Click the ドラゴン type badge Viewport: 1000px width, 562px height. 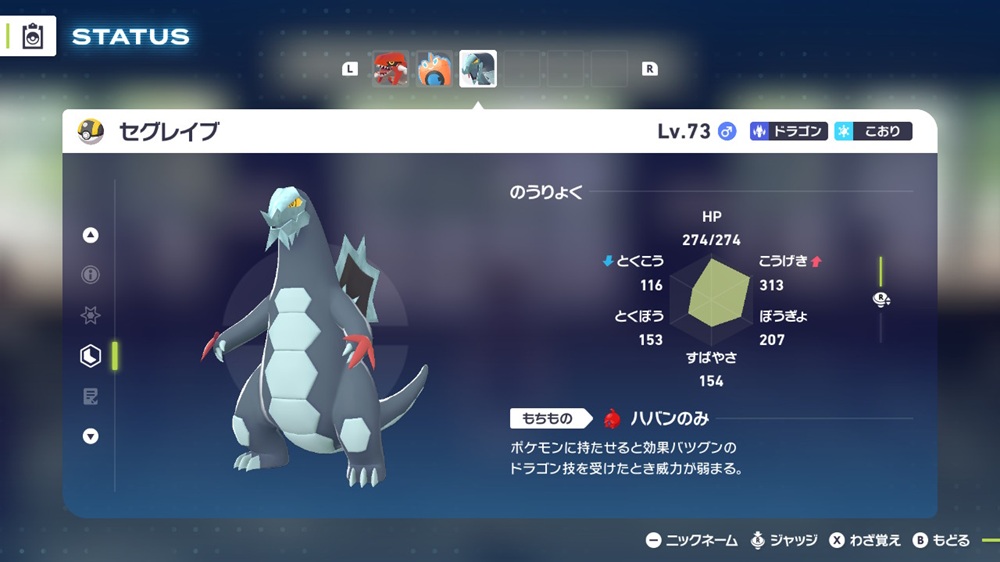(789, 131)
